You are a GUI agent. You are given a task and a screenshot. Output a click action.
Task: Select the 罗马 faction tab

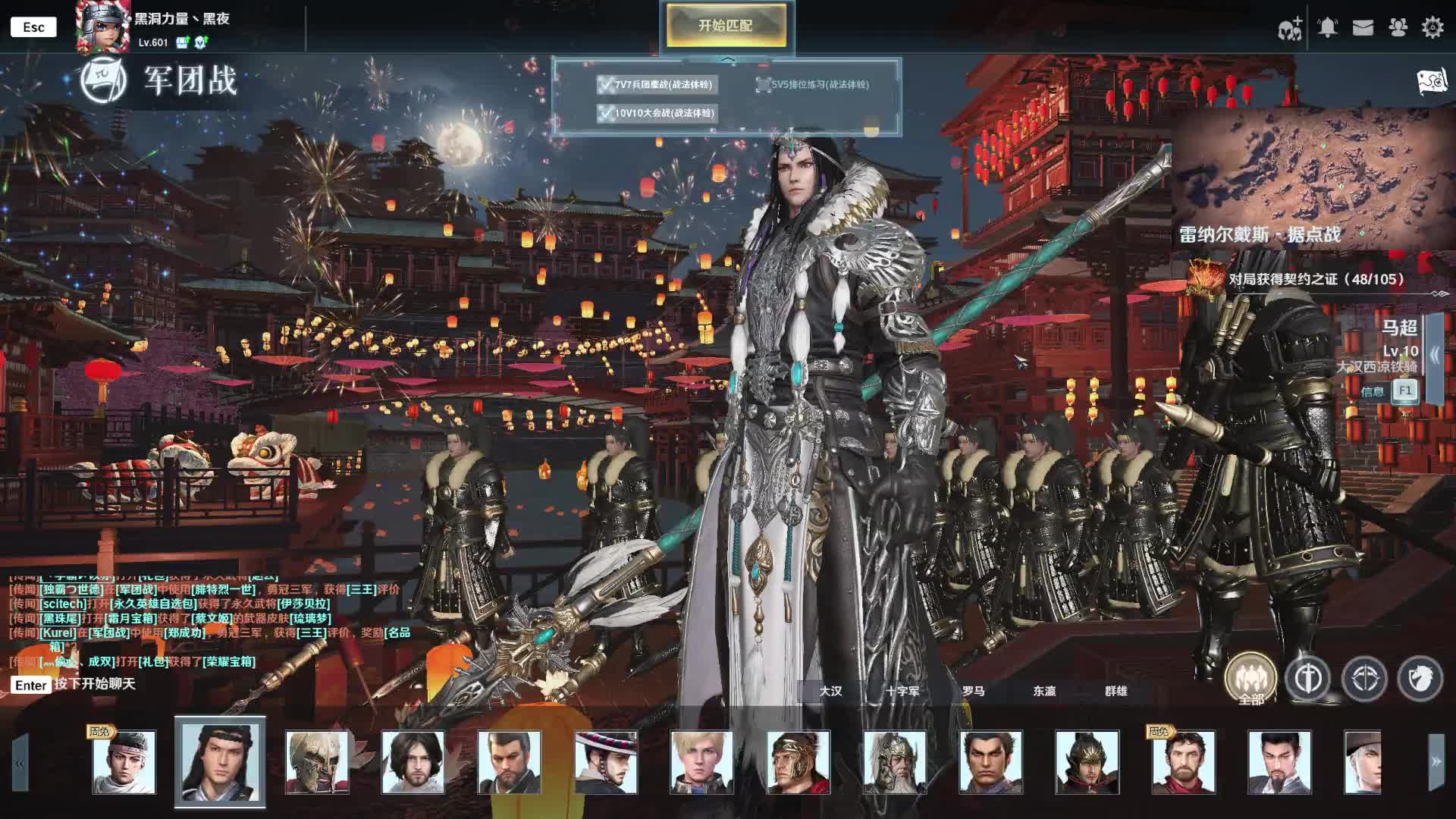point(973,691)
